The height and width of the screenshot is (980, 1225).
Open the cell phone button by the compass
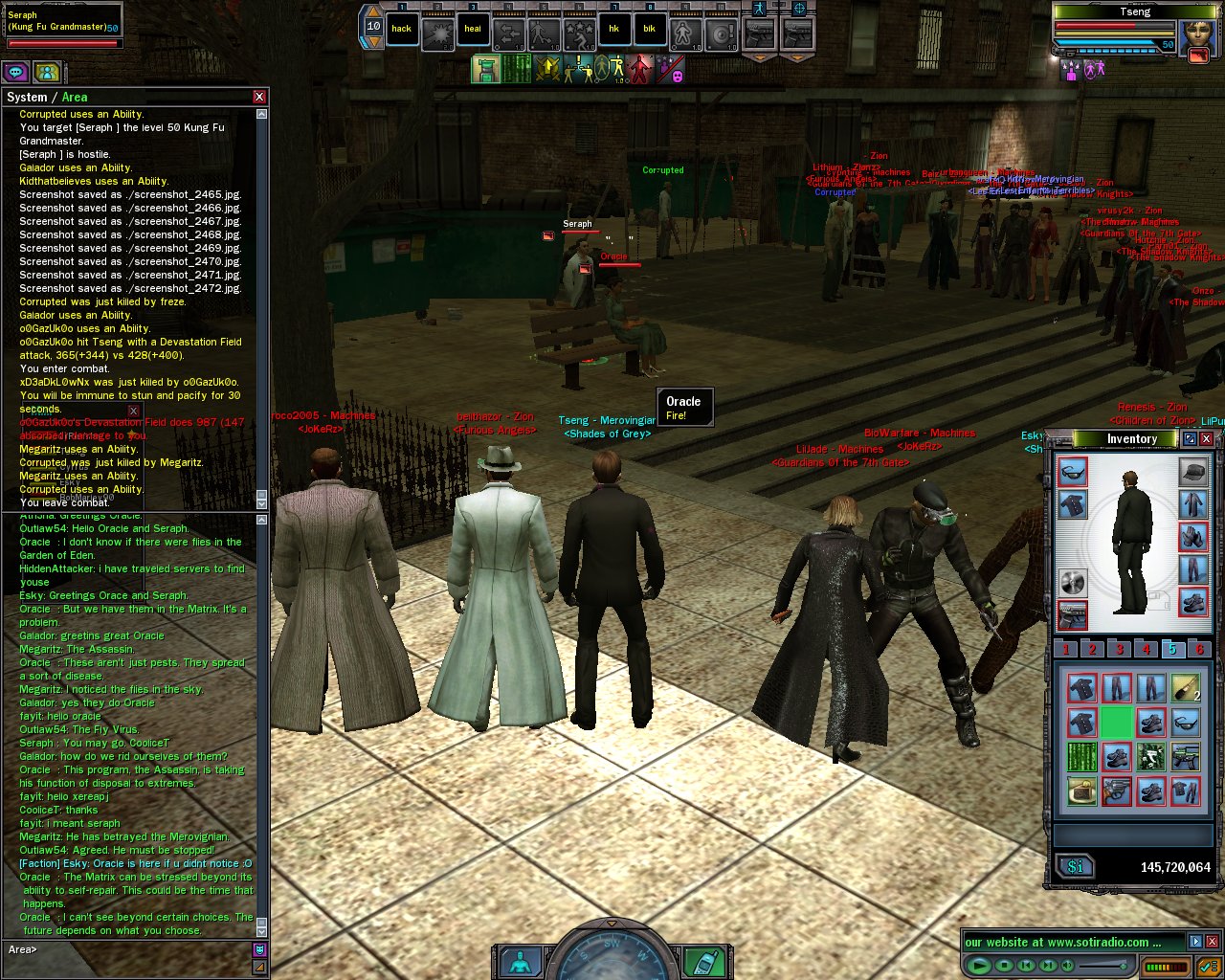point(706,961)
